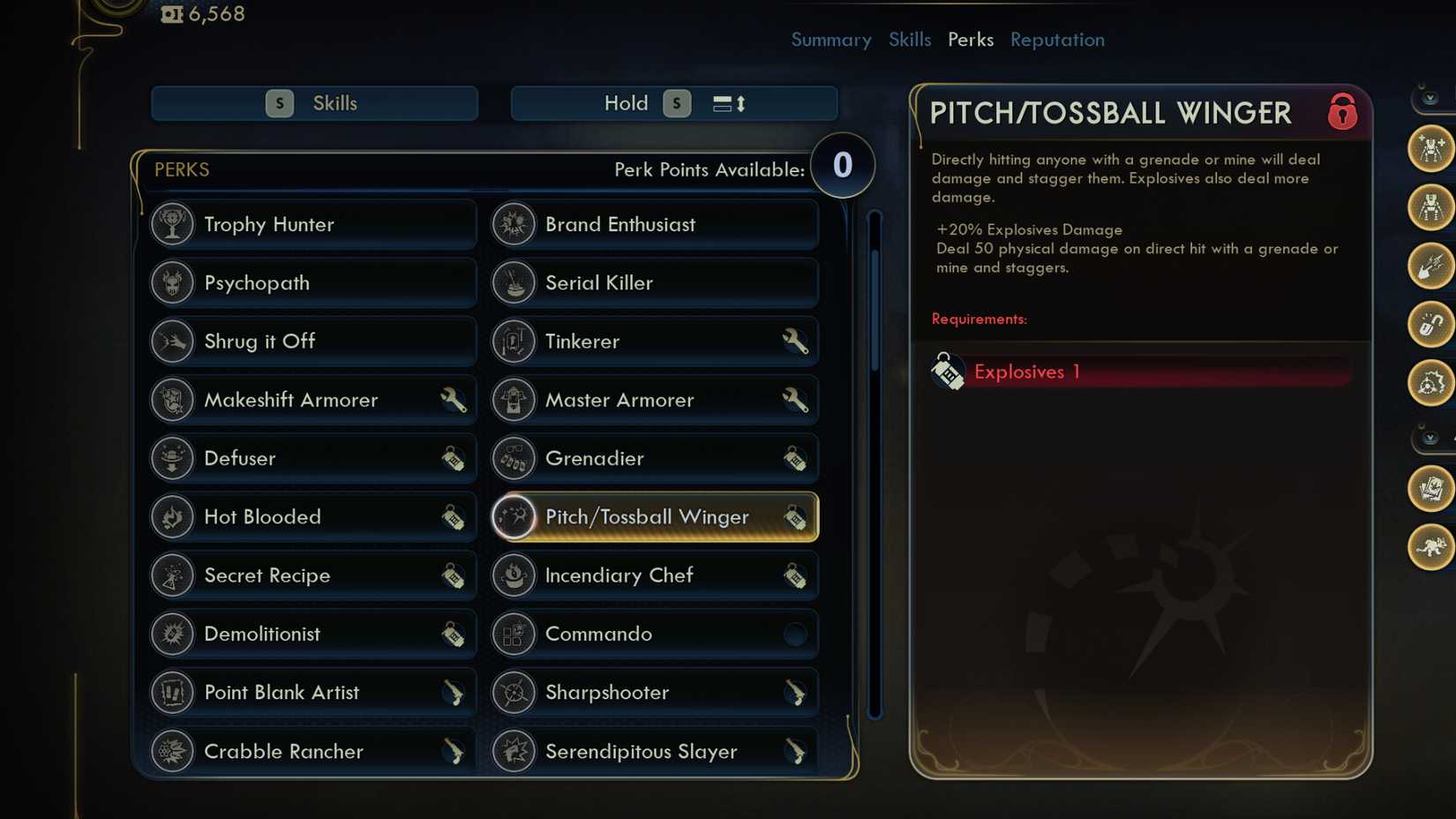This screenshot has height=819, width=1456.
Task: Switch to the Summary tab
Action: (830, 40)
